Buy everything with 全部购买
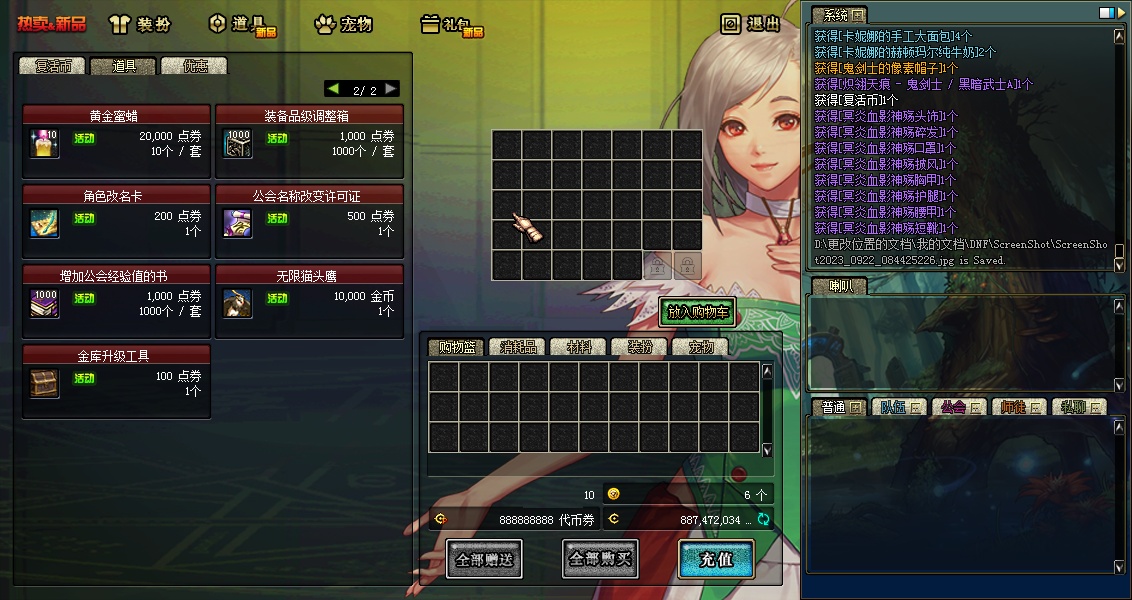Screen dimensions: 1132x600 point(600,559)
